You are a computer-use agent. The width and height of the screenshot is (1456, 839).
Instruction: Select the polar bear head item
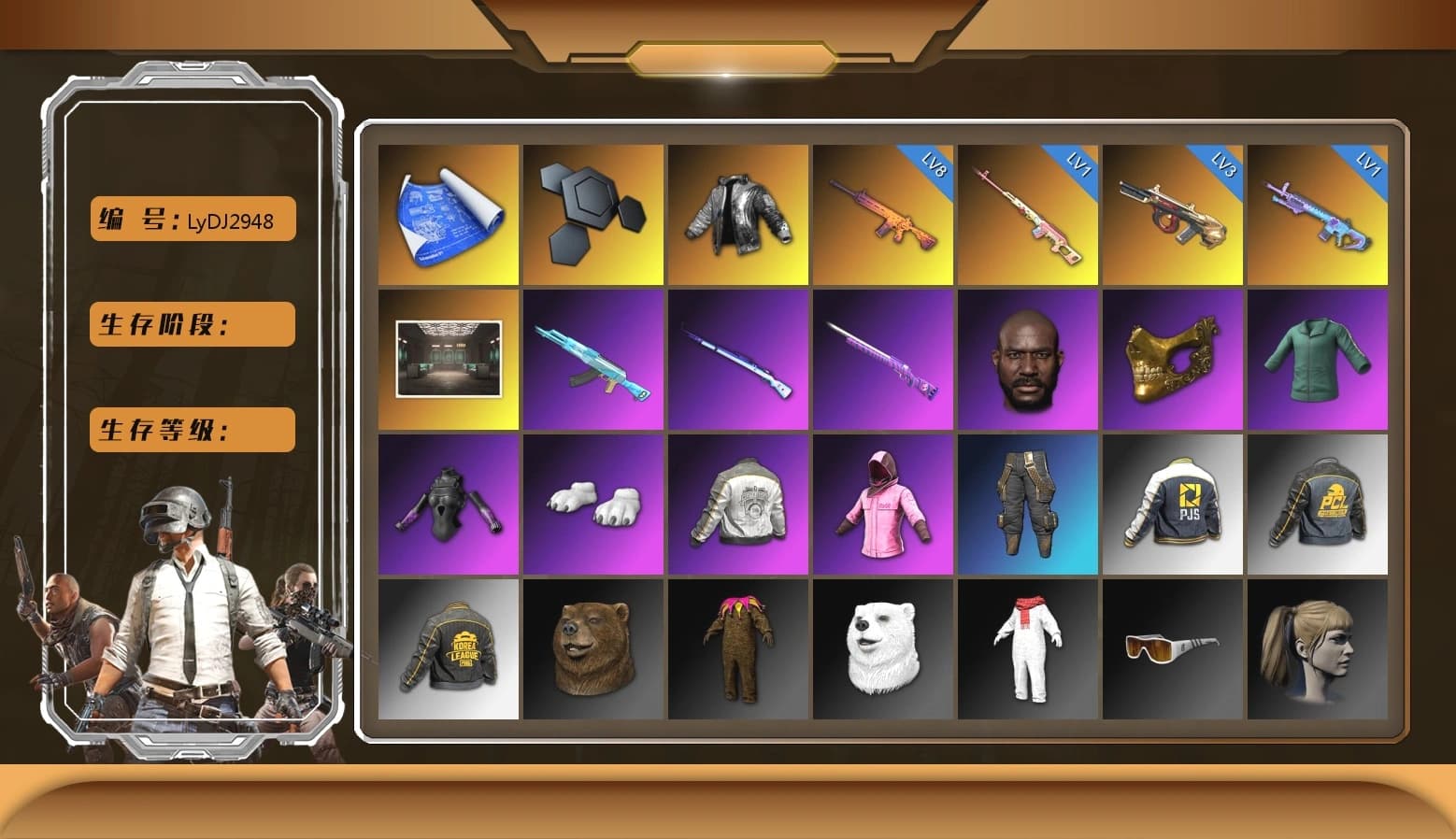click(883, 649)
